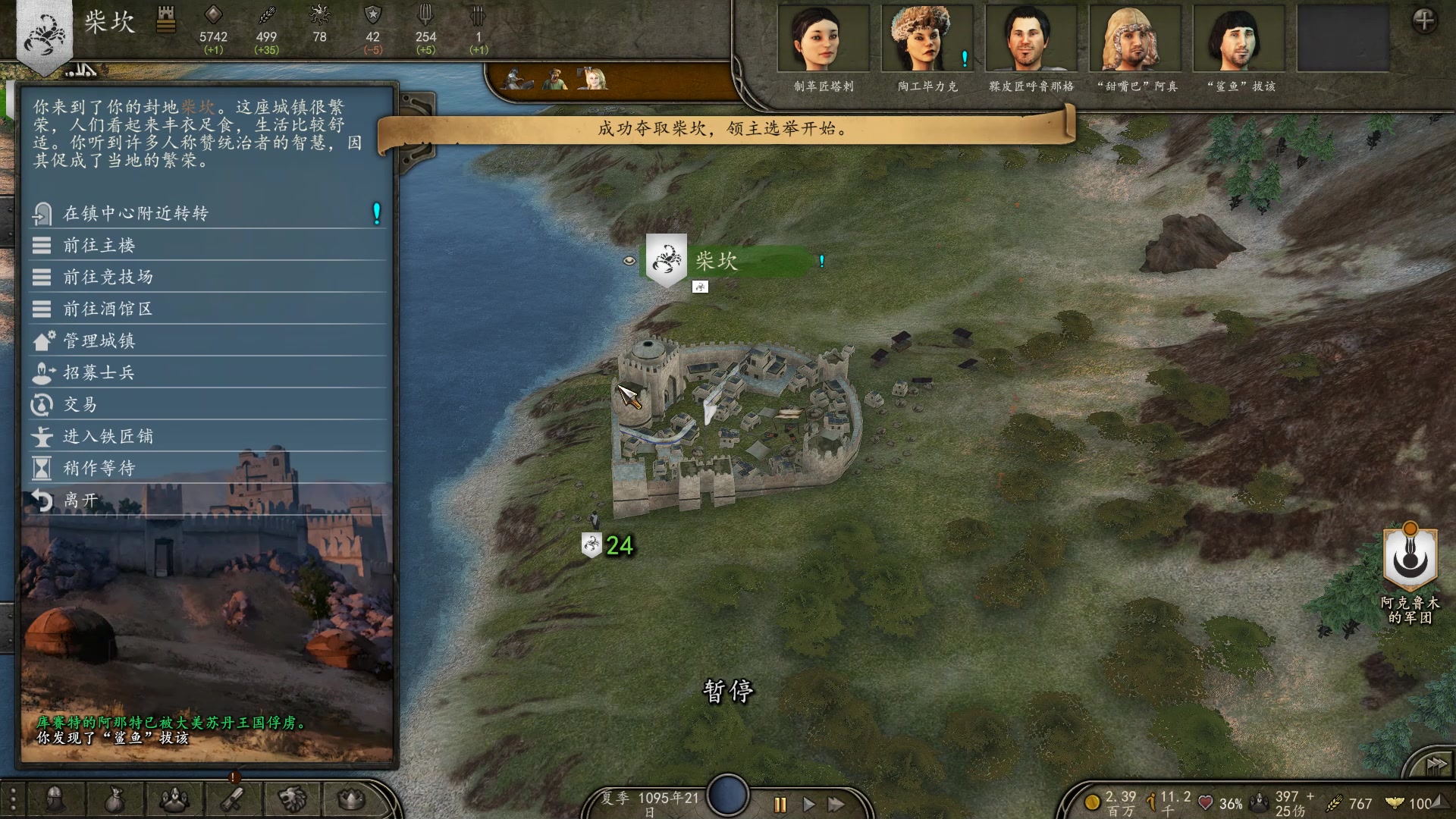
Task: Leave the town with 离开
Action: (x=81, y=500)
